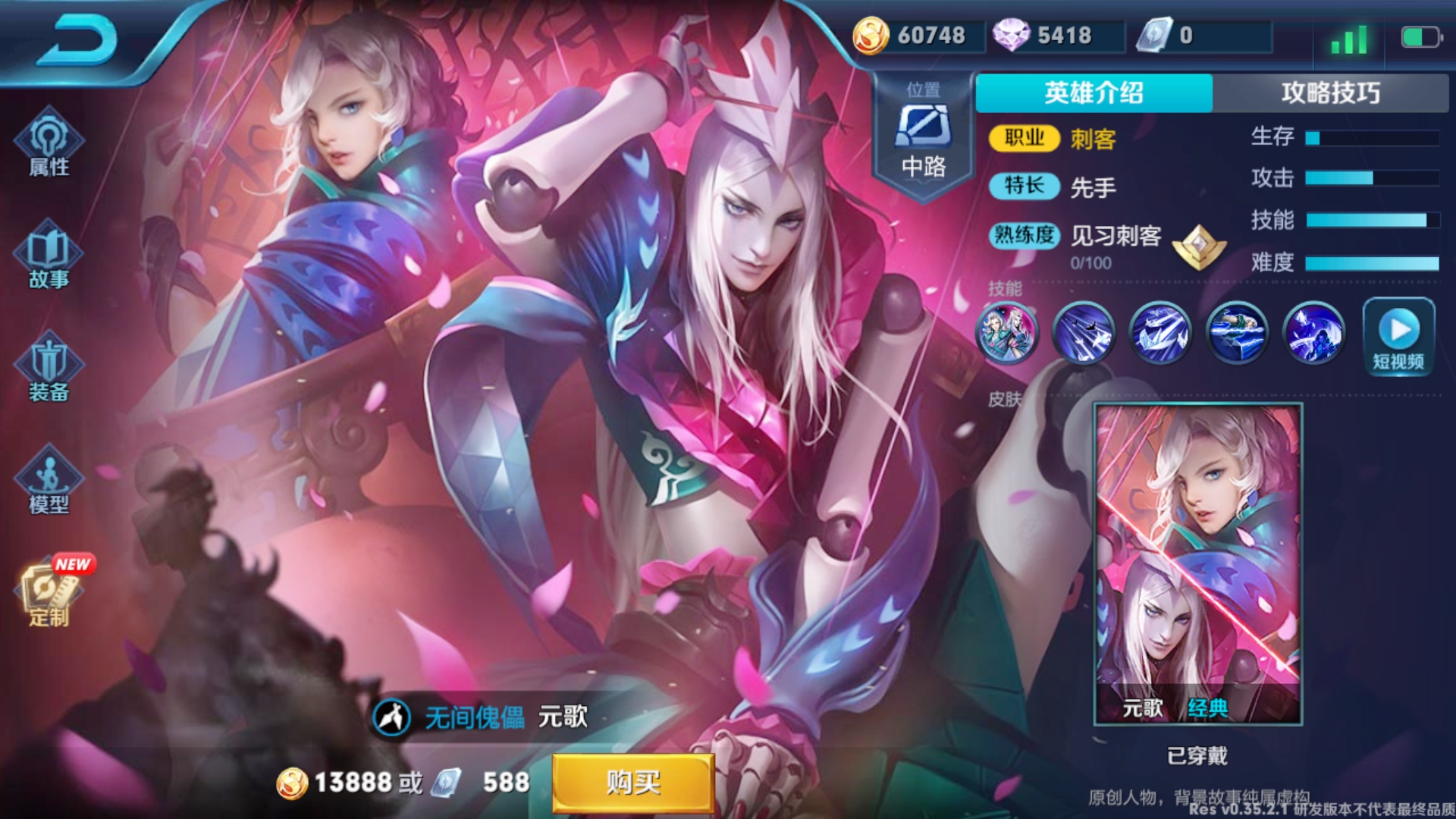
Task: Select the ultimate skill icon on far right
Action: point(1314,334)
